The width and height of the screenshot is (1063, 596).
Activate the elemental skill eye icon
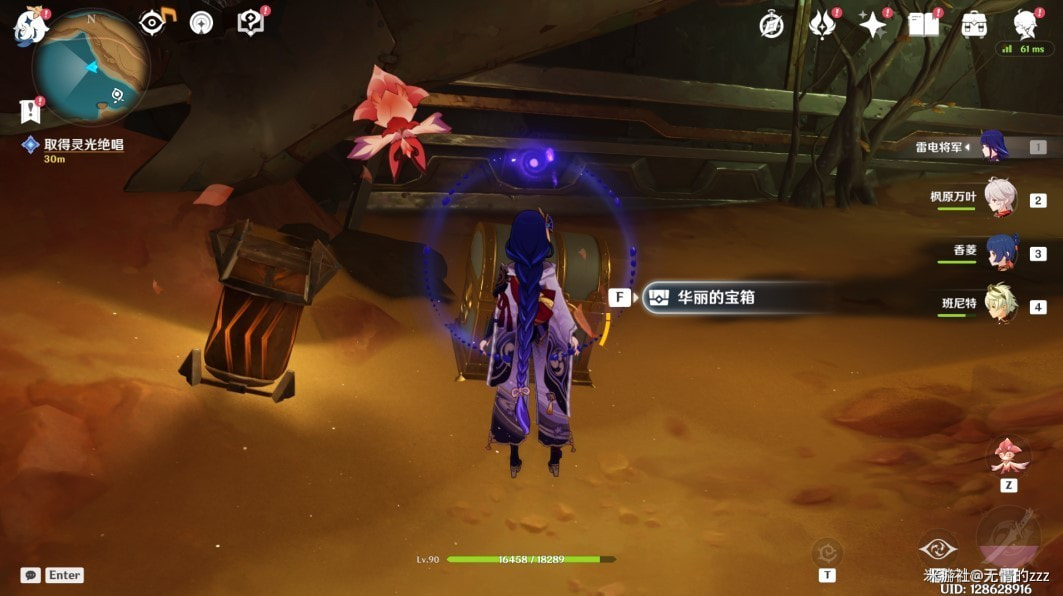point(938,549)
